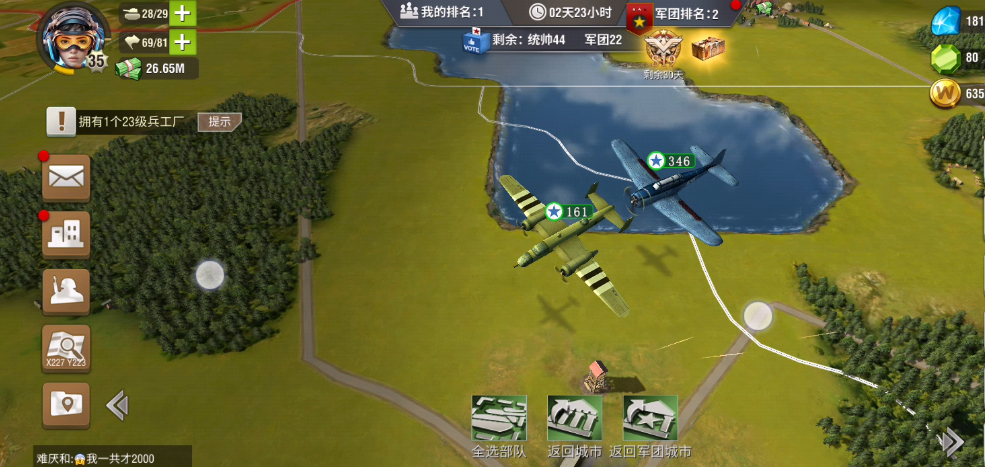This screenshot has width=985, height=467.
Task: Tap the 提示 hint button
Action: click(x=219, y=122)
